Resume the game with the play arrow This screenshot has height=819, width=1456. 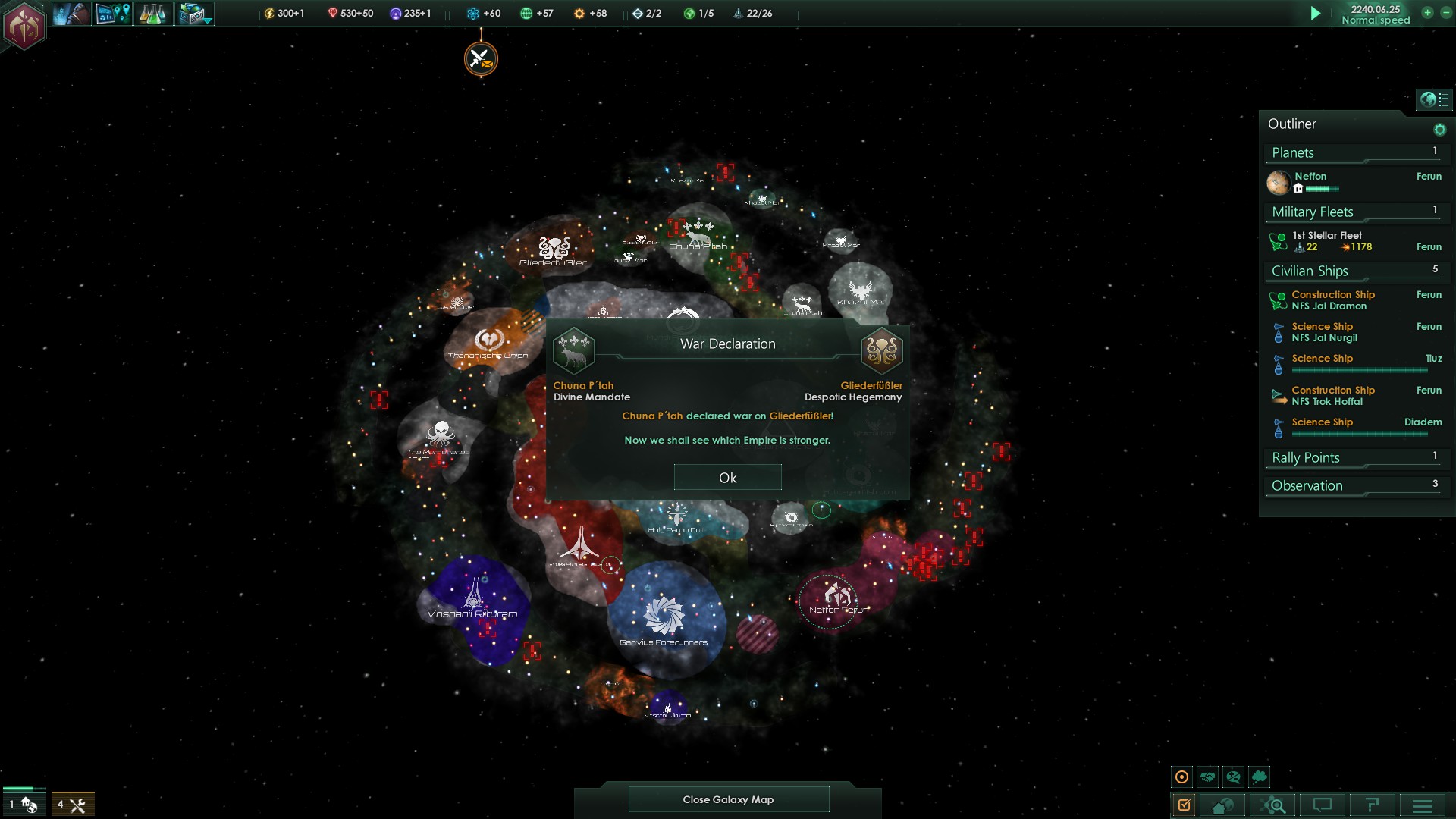click(1316, 14)
